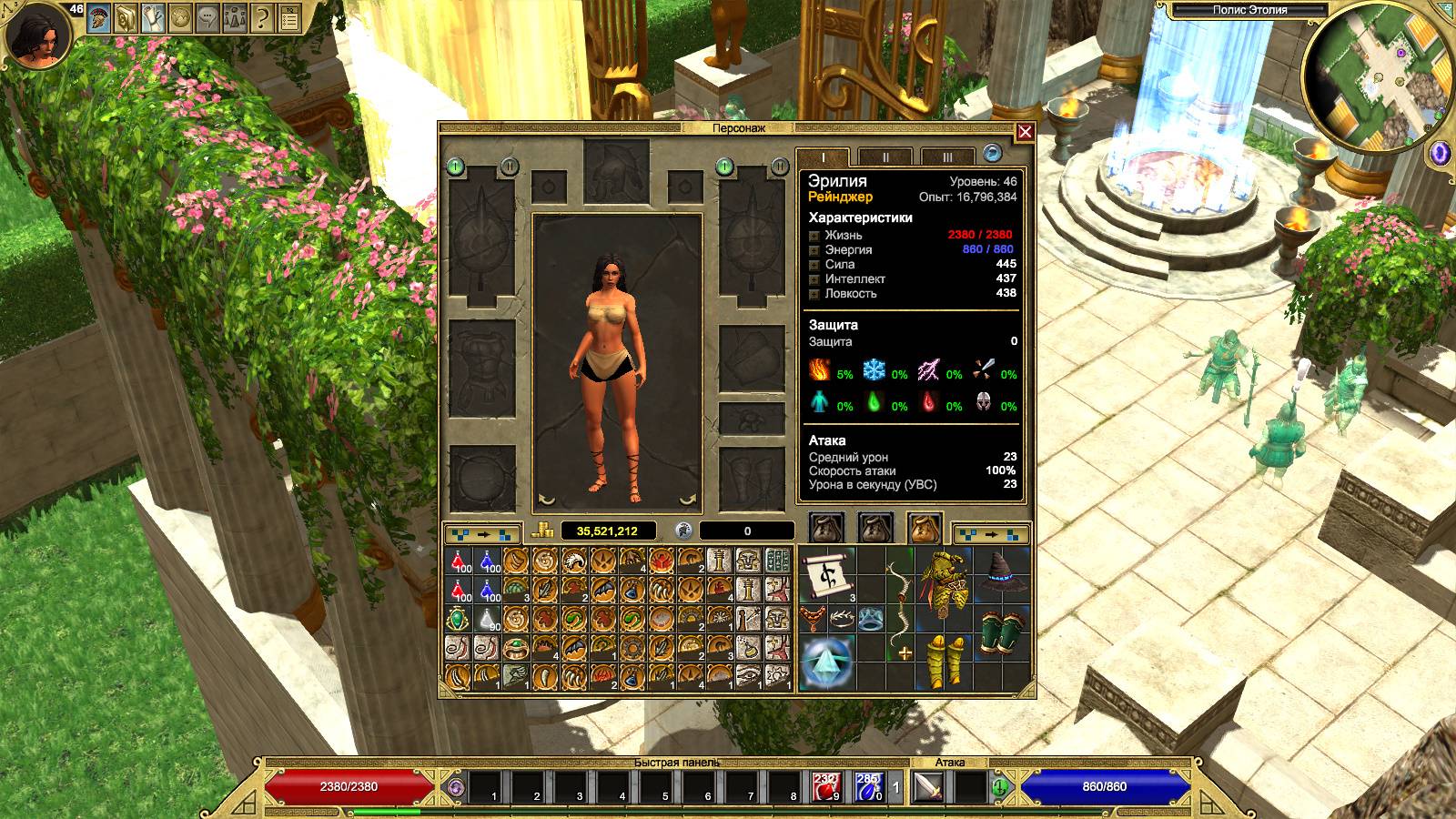The height and width of the screenshot is (819, 1456).
Task: Use the blue energy potion quick slot
Action: tap(868, 785)
